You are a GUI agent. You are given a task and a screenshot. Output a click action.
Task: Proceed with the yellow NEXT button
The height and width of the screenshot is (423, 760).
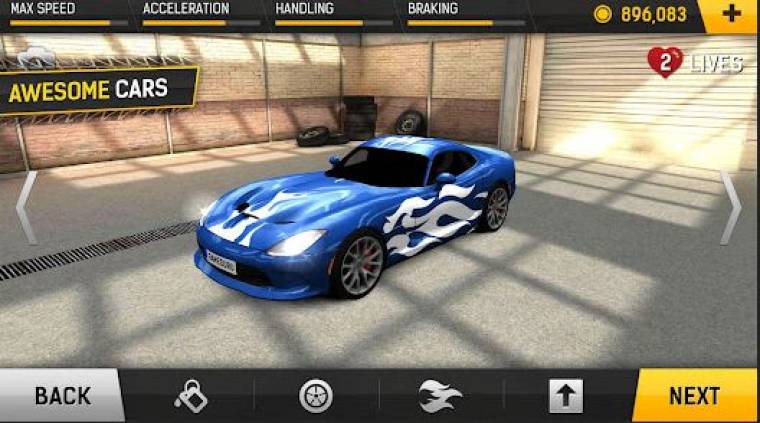(695, 396)
